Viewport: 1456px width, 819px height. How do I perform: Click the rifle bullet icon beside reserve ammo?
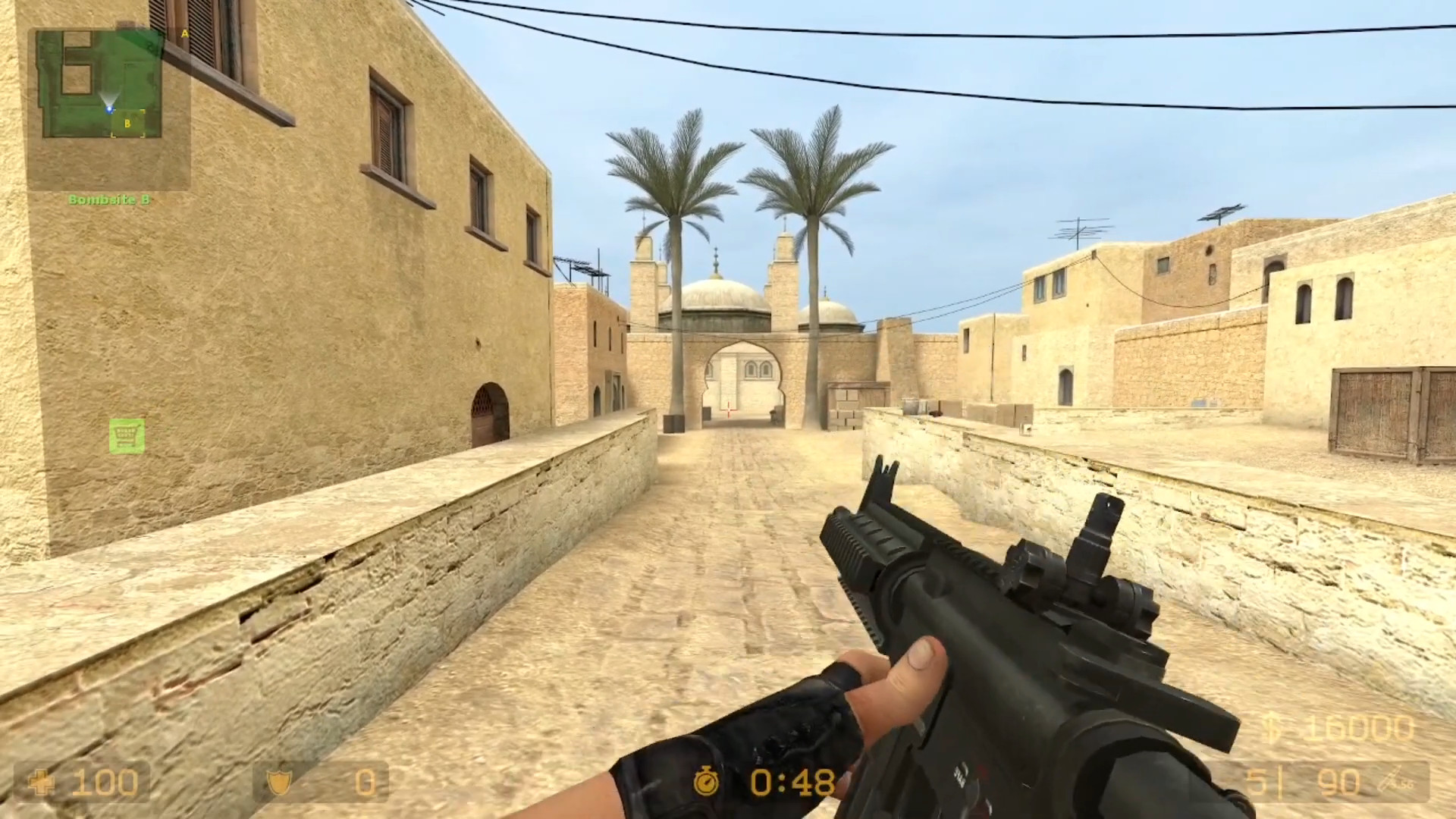tap(1391, 780)
